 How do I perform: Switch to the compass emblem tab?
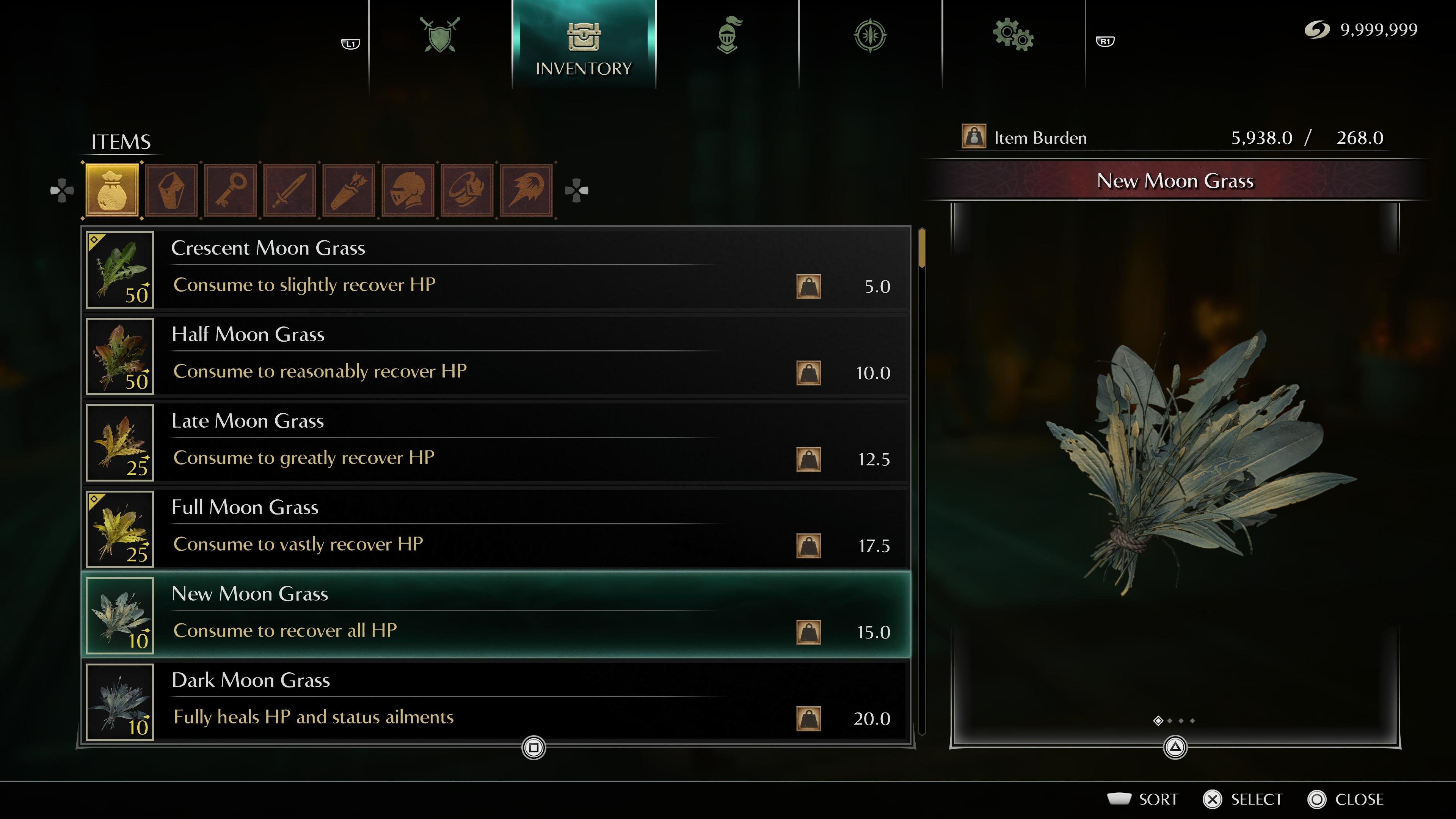pyautogui.click(x=870, y=35)
